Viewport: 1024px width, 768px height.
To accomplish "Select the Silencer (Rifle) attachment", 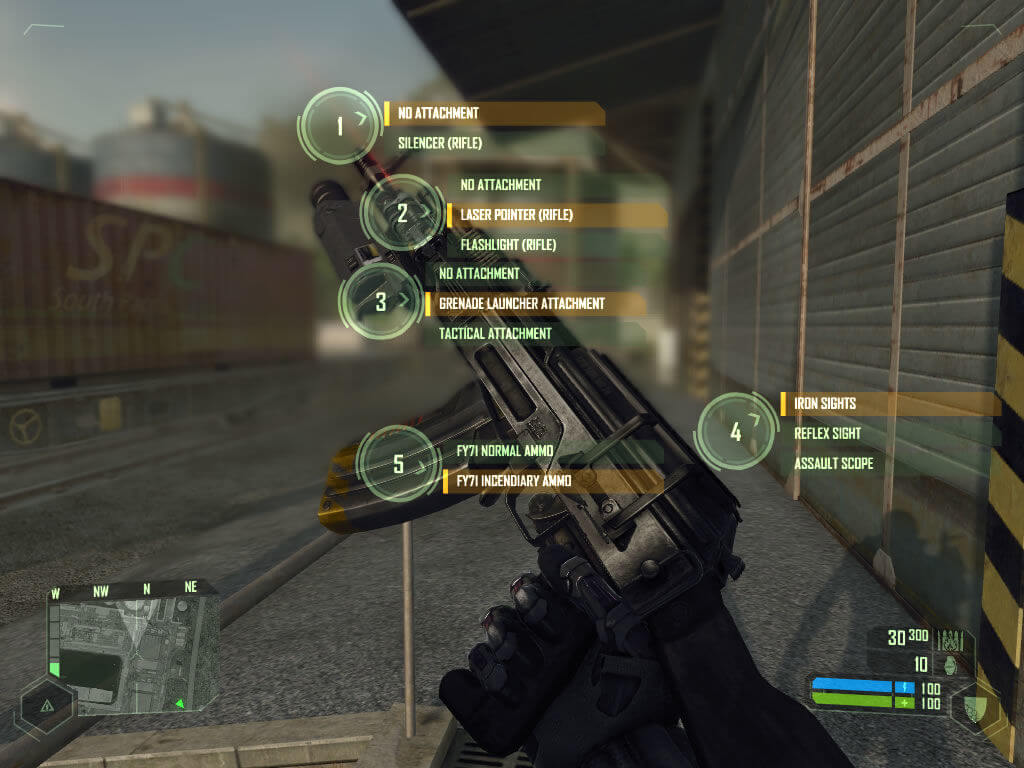I will point(440,143).
